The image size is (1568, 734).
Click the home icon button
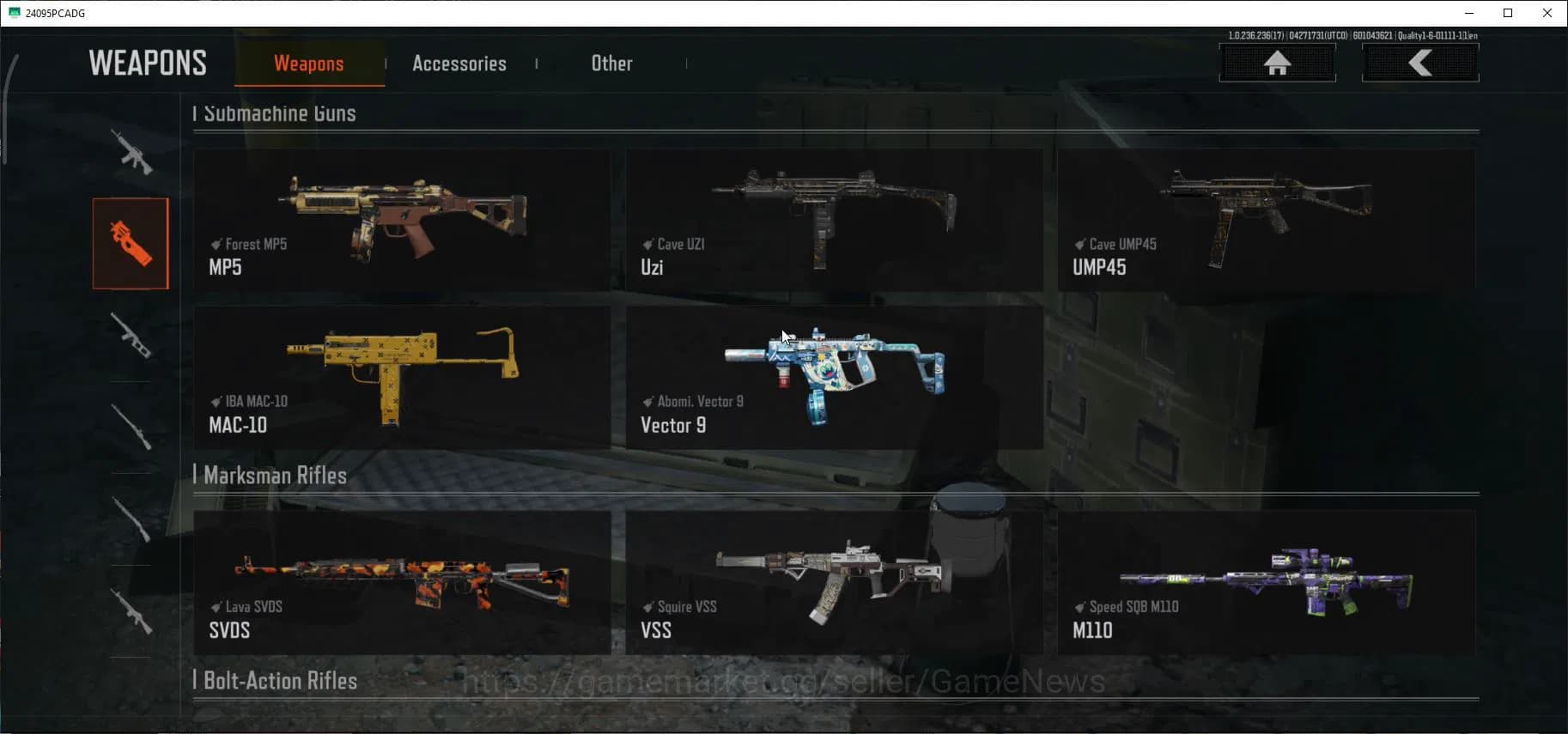pos(1278,62)
